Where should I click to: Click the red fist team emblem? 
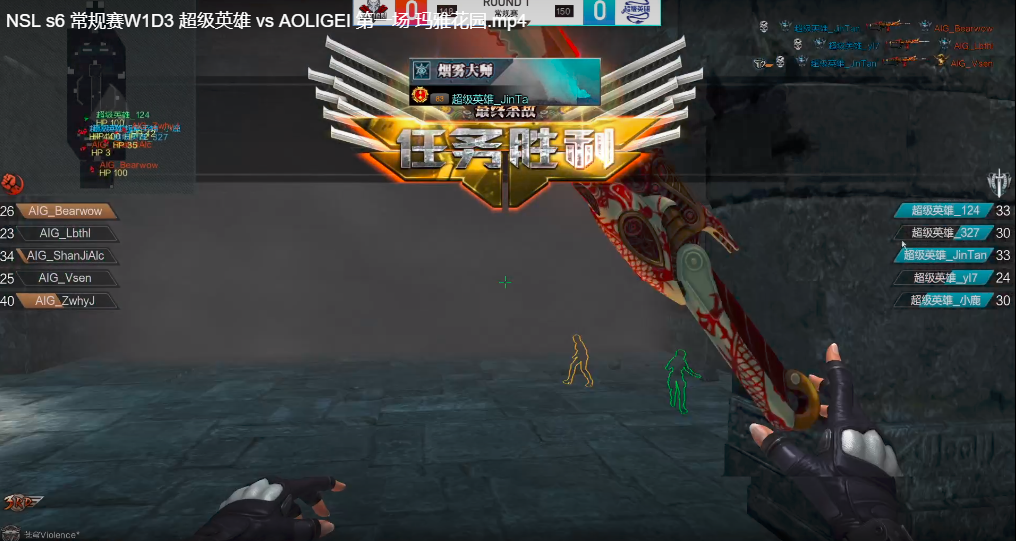point(12,184)
